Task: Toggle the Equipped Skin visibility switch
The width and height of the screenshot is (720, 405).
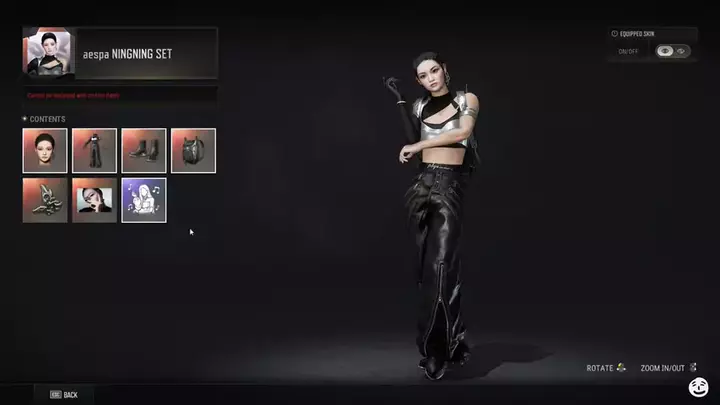Action: (x=672, y=51)
